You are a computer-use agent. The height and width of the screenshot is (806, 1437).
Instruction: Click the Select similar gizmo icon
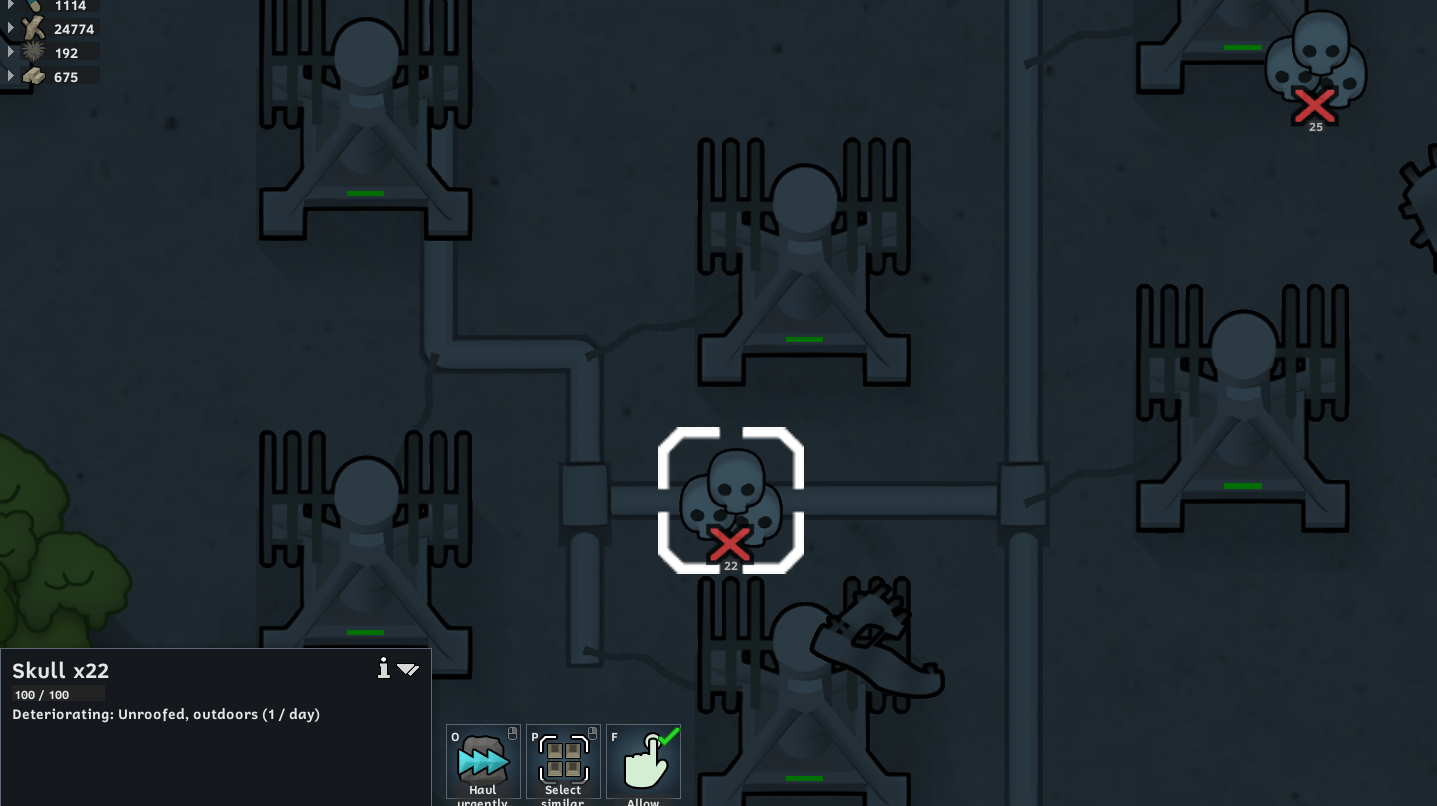(x=562, y=760)
